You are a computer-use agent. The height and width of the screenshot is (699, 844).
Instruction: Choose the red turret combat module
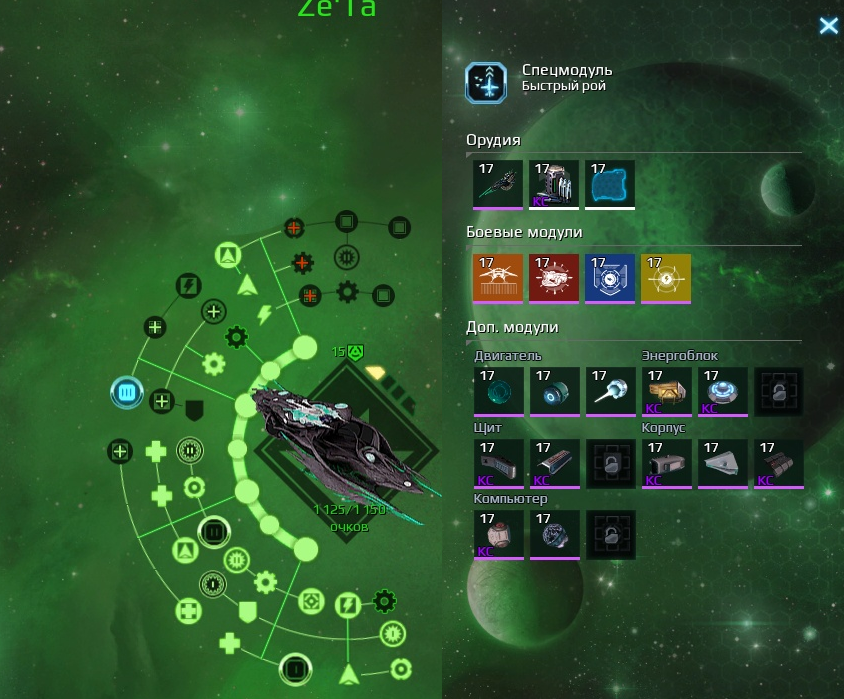(x=554, y=278)
